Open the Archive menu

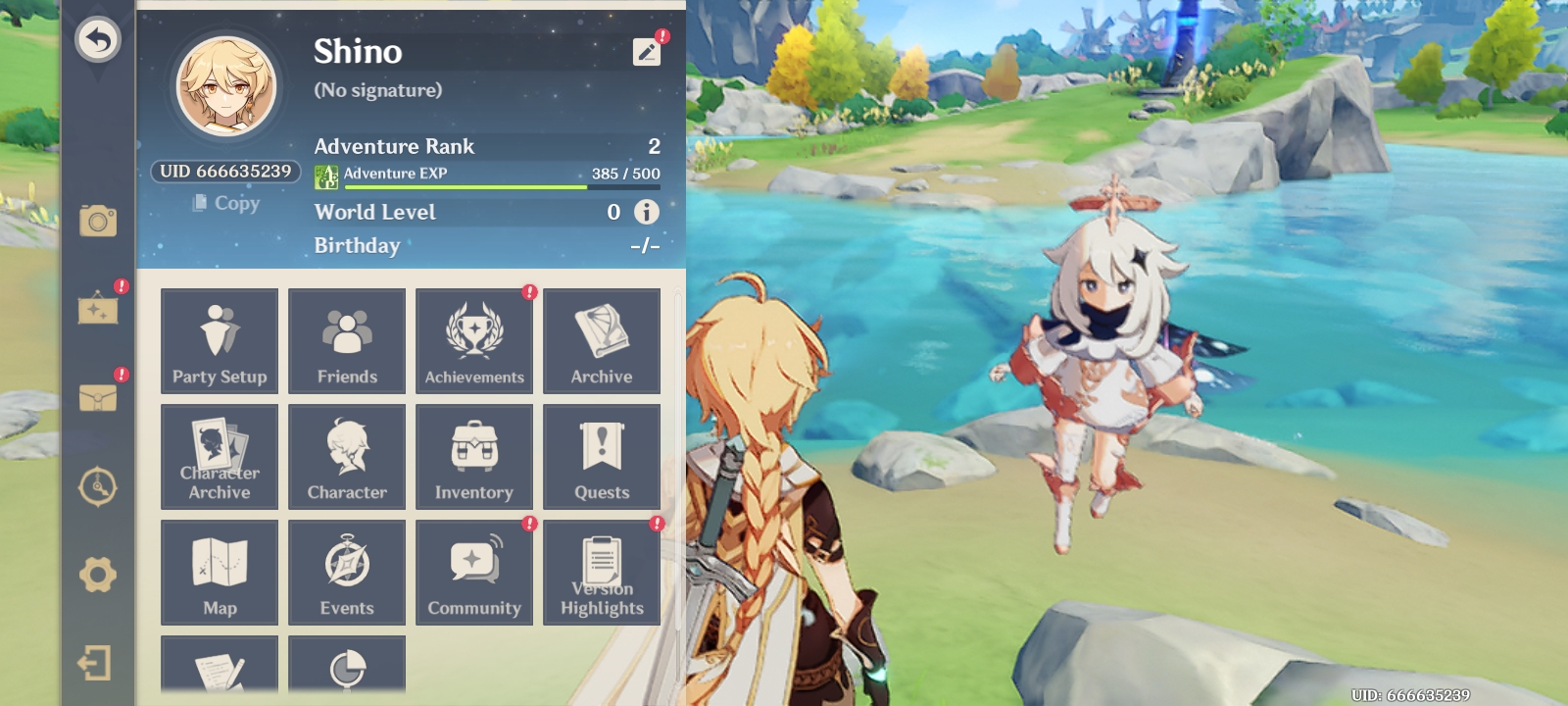602,340
